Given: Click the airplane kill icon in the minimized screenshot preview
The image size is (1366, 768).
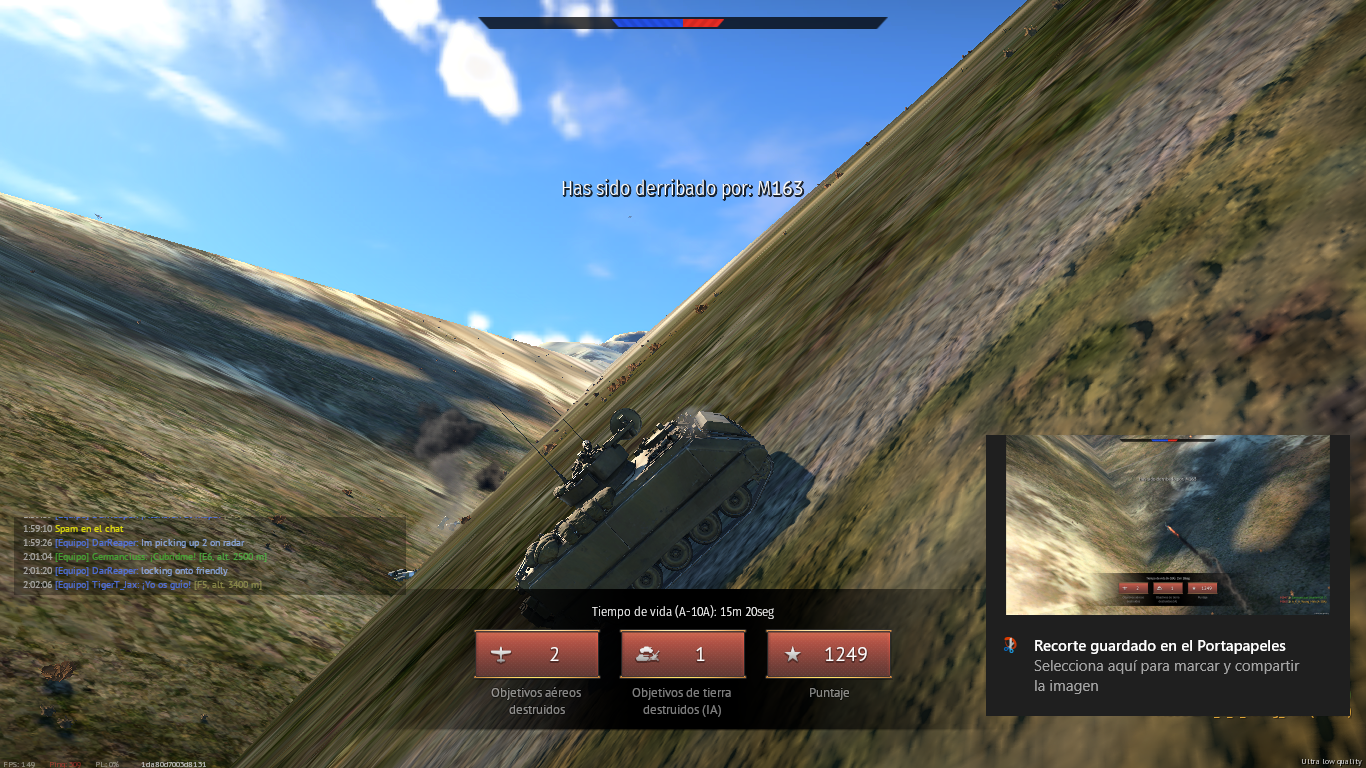Looking at the screenshot, I should pos(1125,587).
